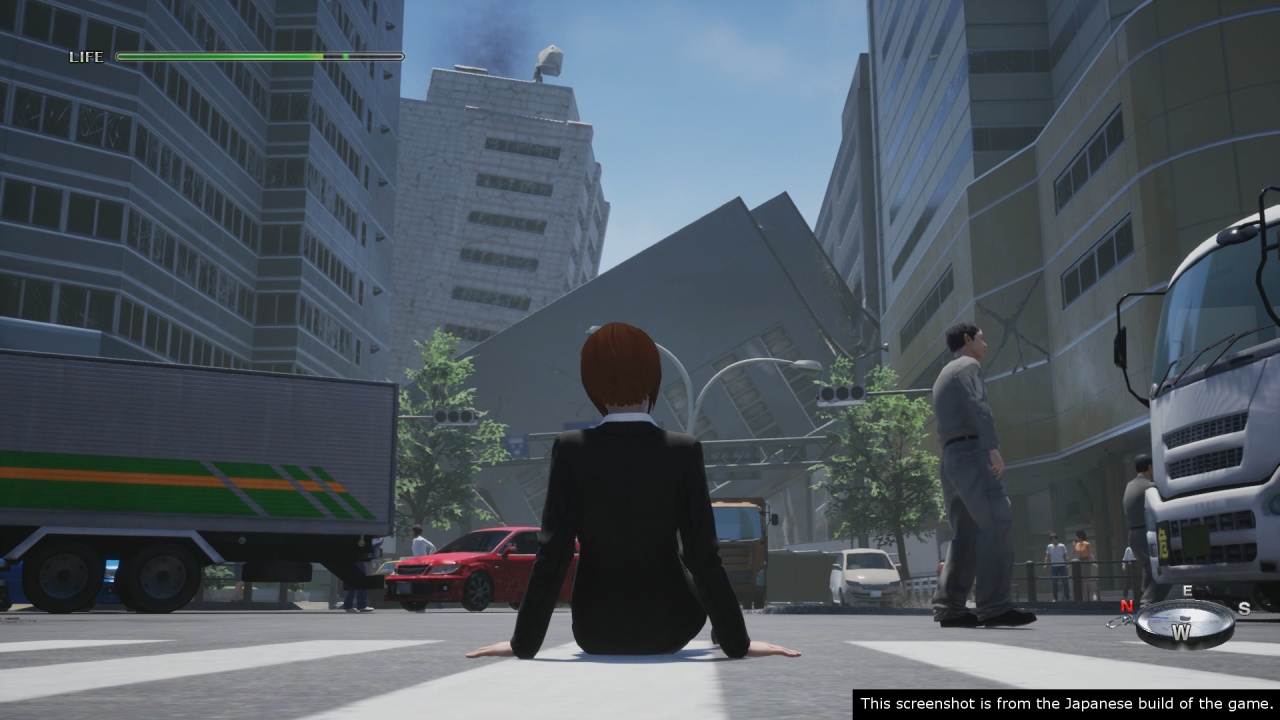Click the S compass direction marker
The image size is (1280, 720).
(x=1244, y=608)
